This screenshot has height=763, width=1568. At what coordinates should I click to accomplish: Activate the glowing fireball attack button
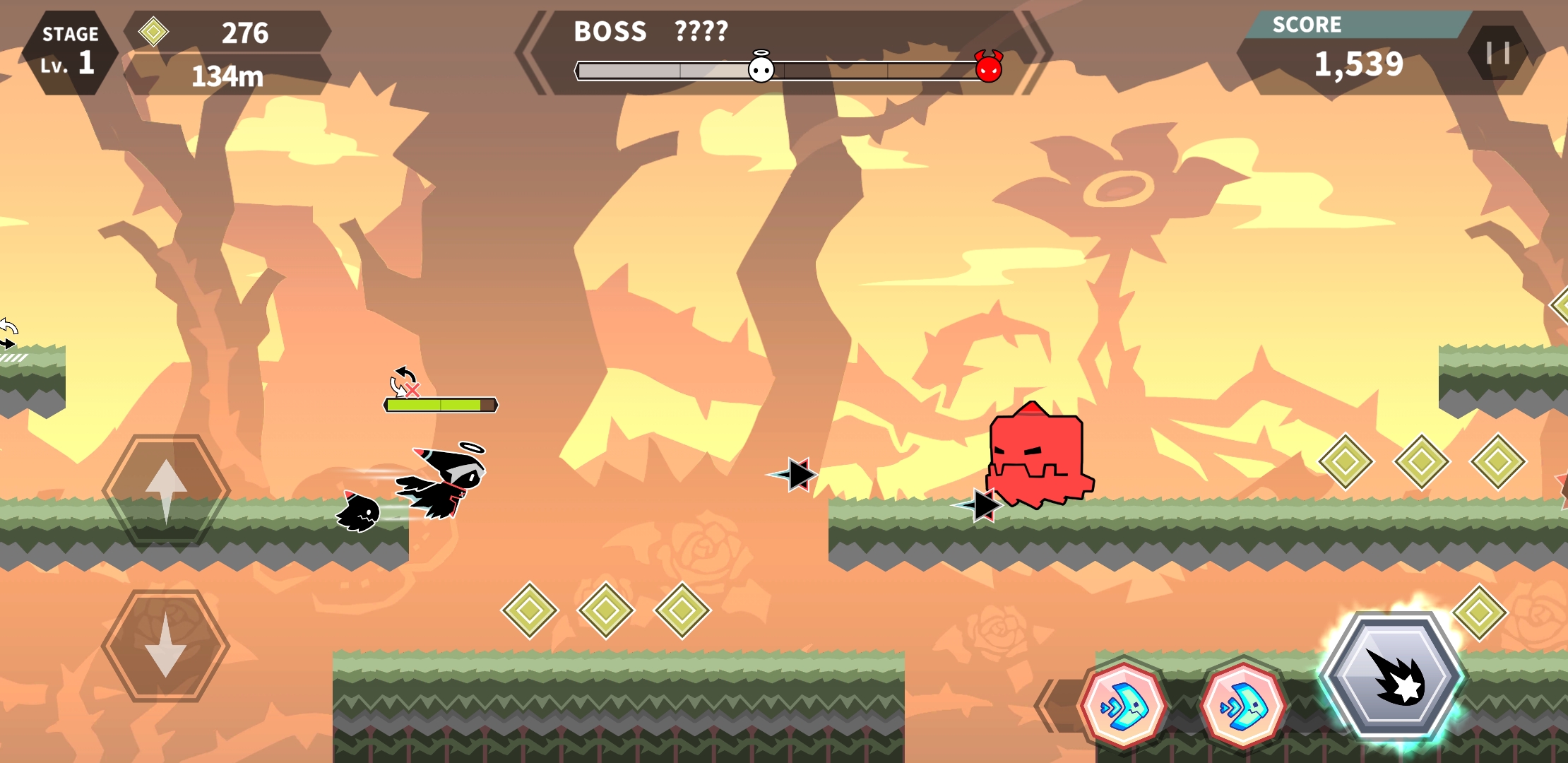point(1392,676)
